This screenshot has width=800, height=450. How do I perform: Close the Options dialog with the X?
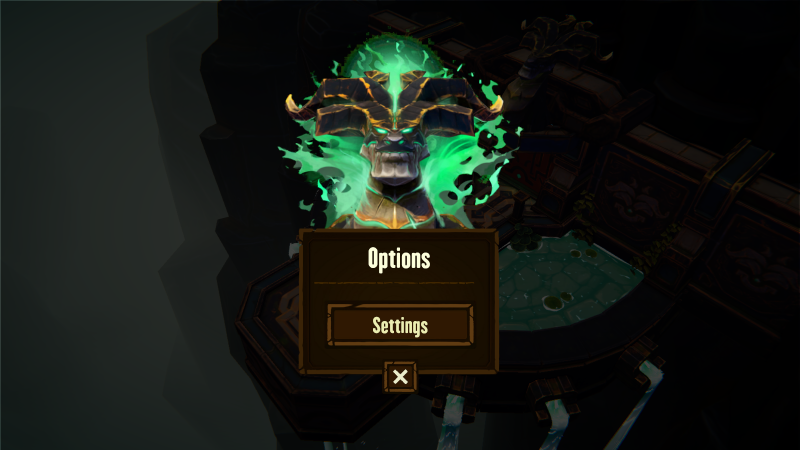point(400,377)
